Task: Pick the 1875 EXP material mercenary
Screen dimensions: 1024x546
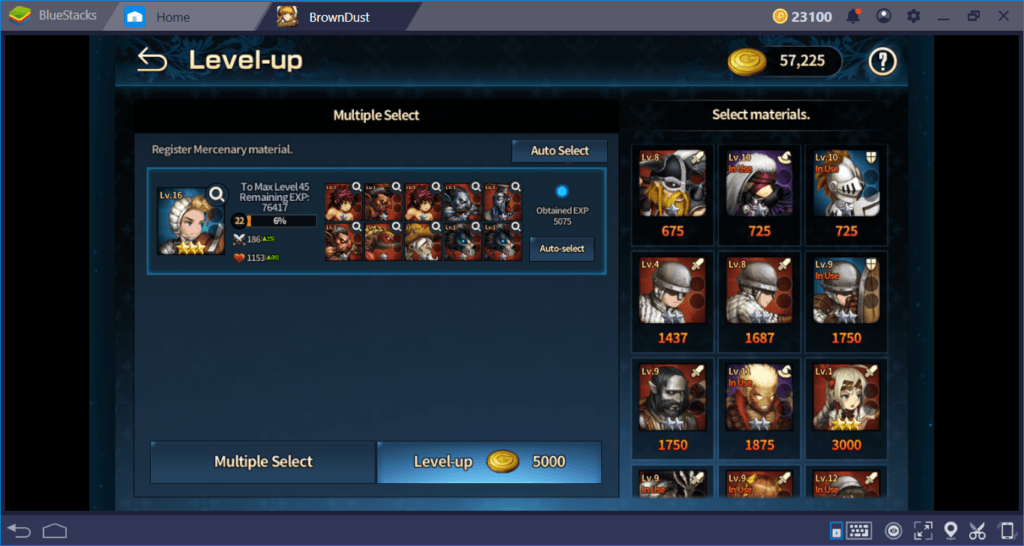Action: tap(759, 407)
